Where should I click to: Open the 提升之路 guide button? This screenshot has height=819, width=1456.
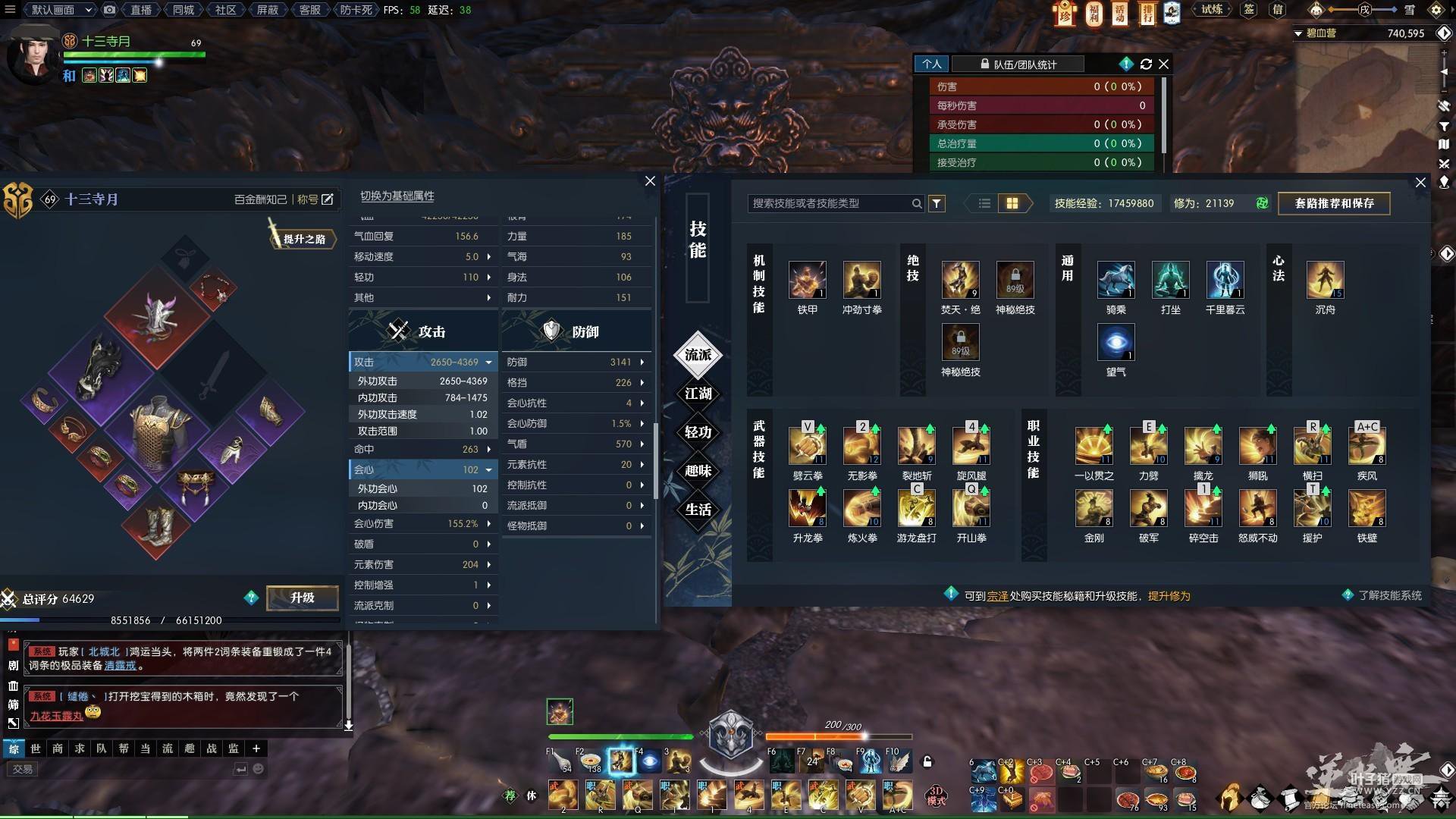[303, 239]
